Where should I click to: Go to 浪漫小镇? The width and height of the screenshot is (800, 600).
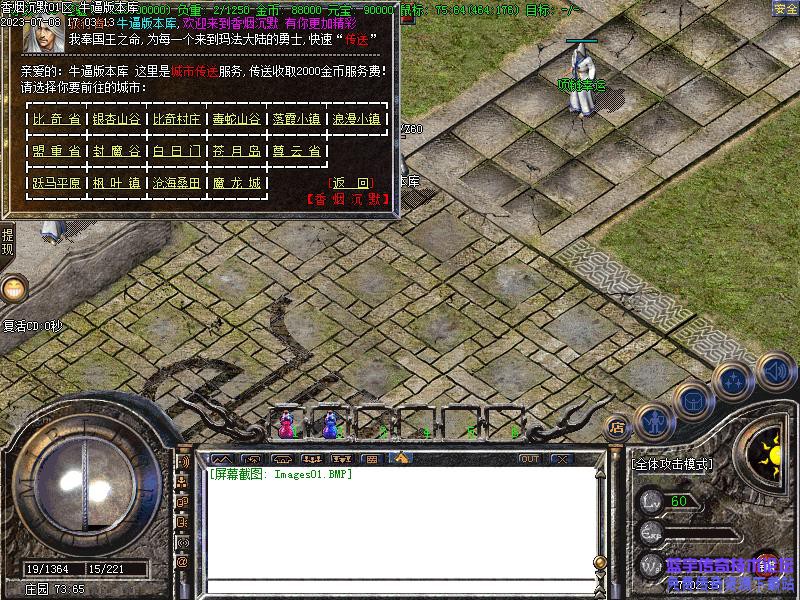coord(356,119)
